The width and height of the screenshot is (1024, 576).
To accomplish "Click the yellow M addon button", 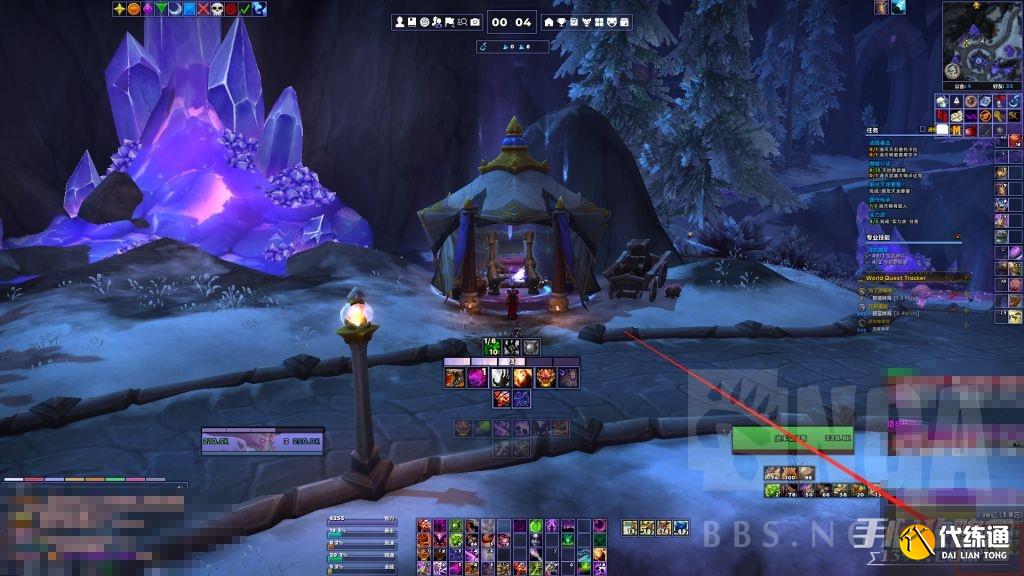I will (x=957, y=131).
